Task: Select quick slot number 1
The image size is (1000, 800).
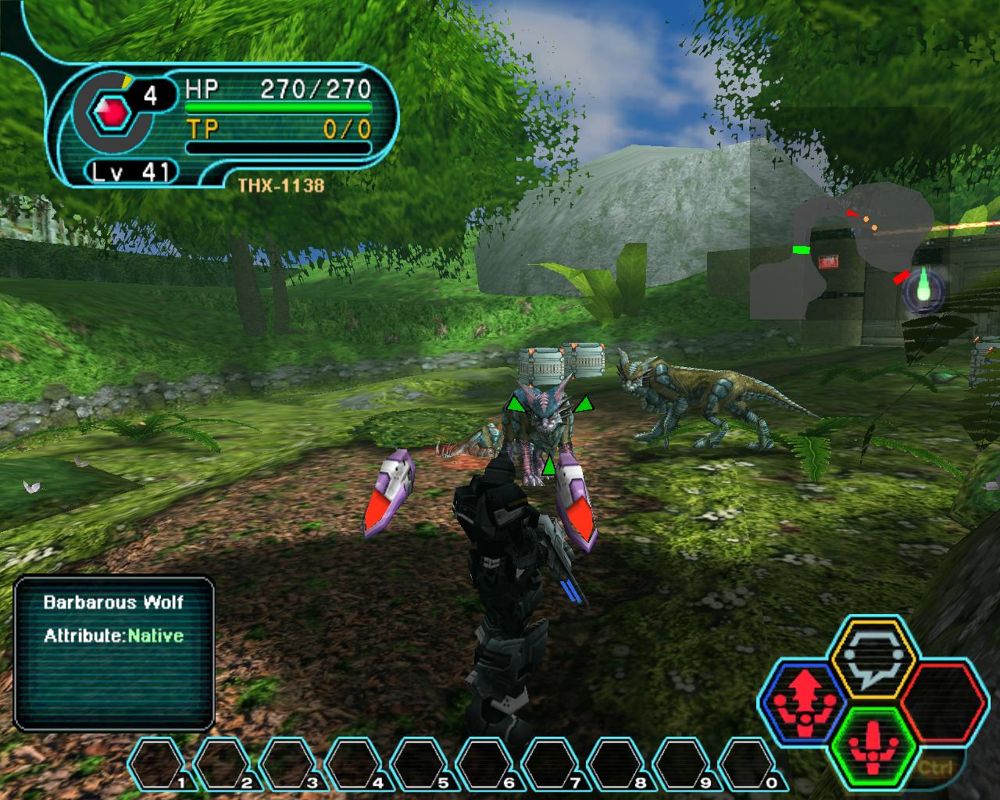Action: click(x=158, y=764)
